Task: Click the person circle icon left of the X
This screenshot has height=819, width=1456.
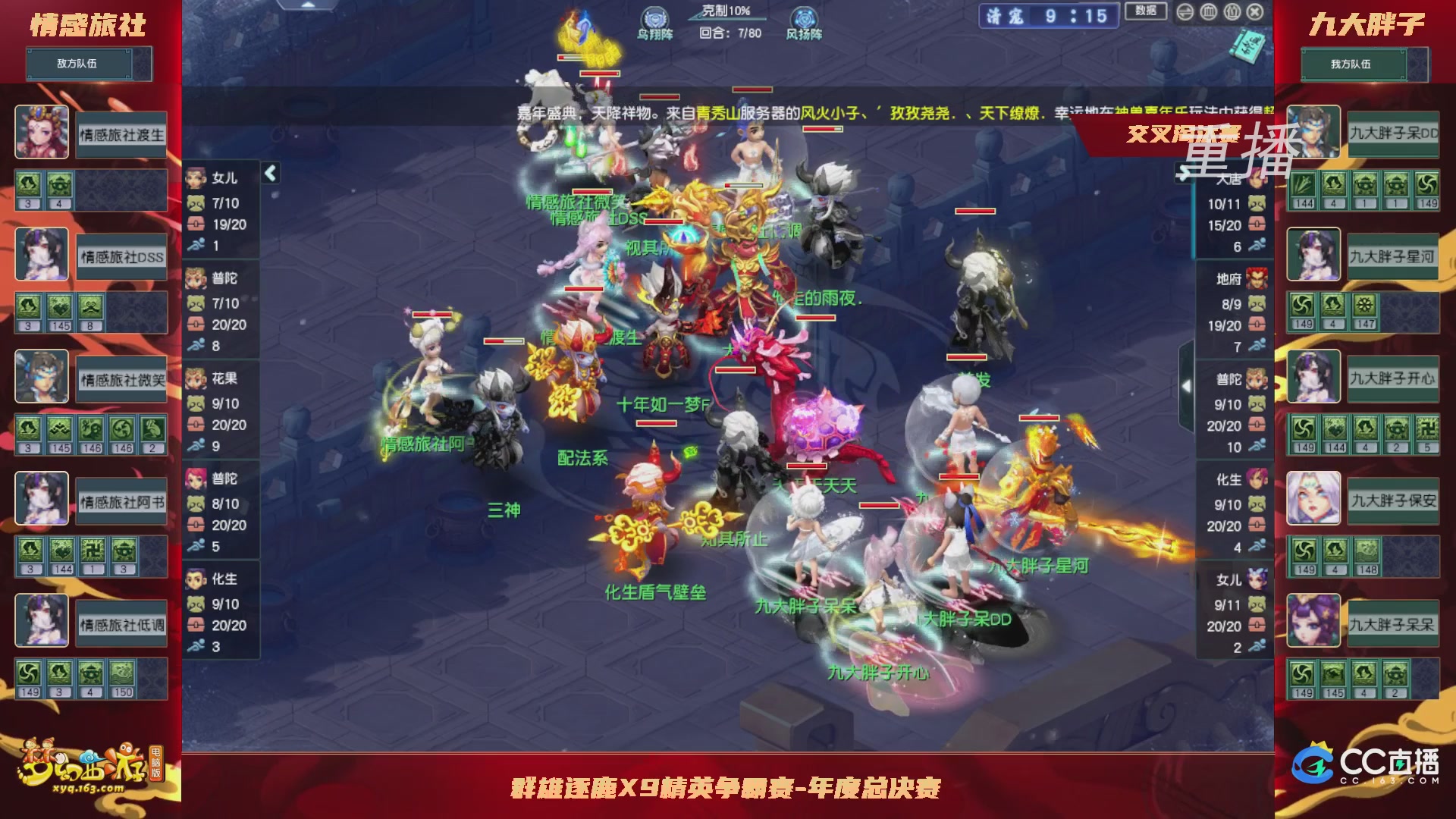Action: coord(1232,11)
